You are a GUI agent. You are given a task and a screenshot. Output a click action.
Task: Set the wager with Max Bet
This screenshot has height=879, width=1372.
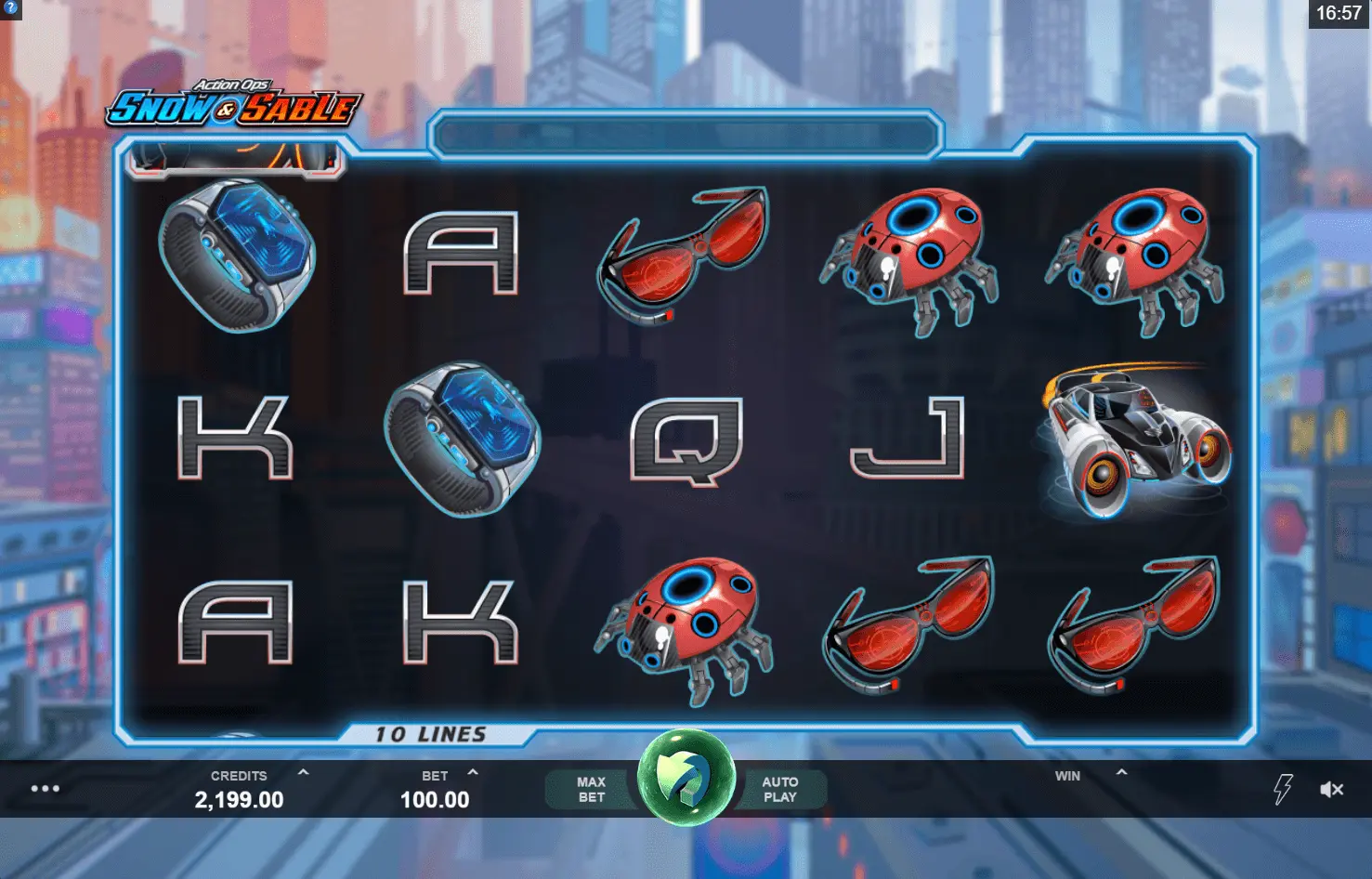[x=591, y=789]
